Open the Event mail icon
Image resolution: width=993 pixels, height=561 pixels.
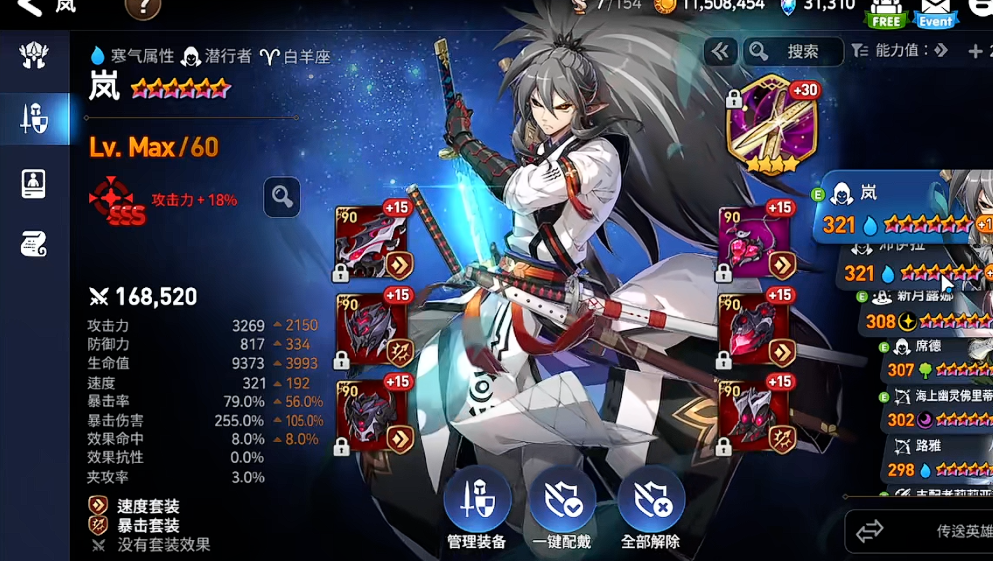click(x=936, y=12)
